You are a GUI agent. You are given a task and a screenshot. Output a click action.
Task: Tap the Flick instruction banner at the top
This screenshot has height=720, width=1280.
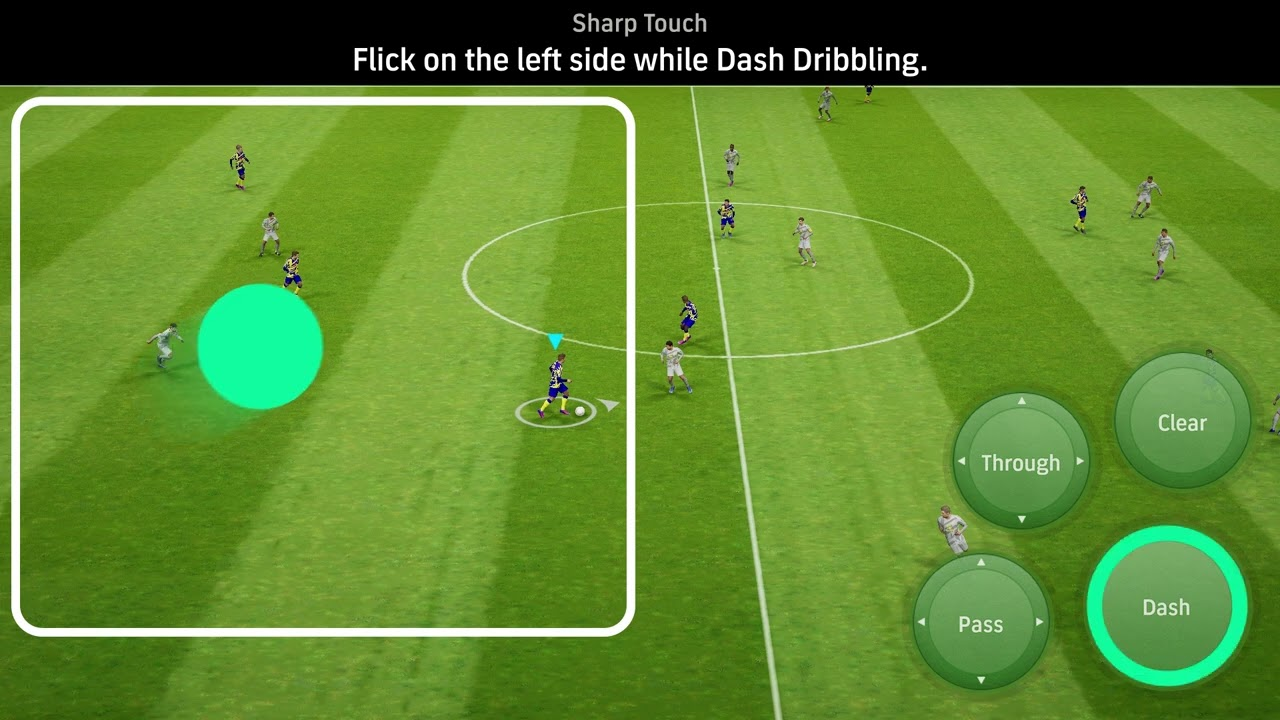639,60
